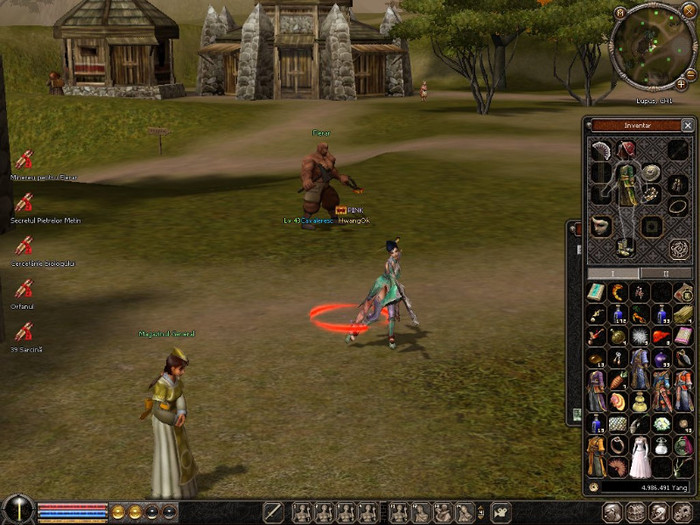Open the "Cercetările biologului" quest scroll
Viewport: 700px width, 525px height.
coord(24,246)
